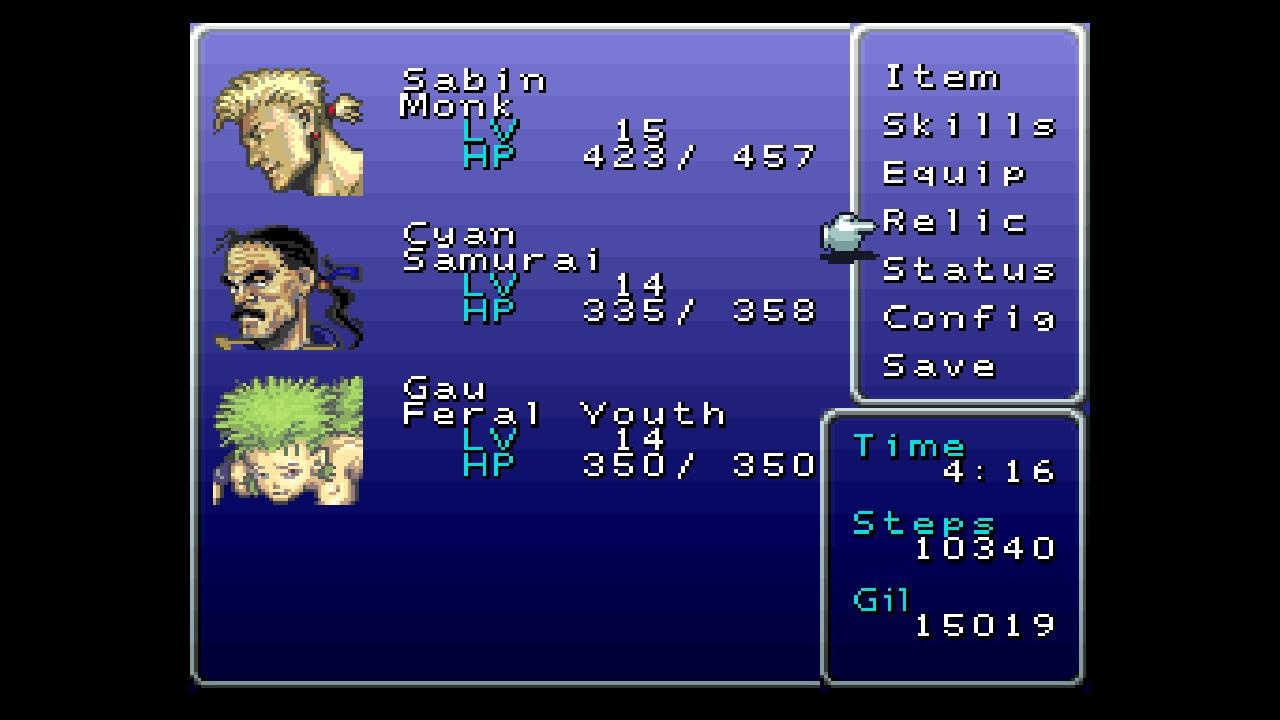Screen dimensions: 1280x720
Task: Open the Config settings
Action: [968, 318]
